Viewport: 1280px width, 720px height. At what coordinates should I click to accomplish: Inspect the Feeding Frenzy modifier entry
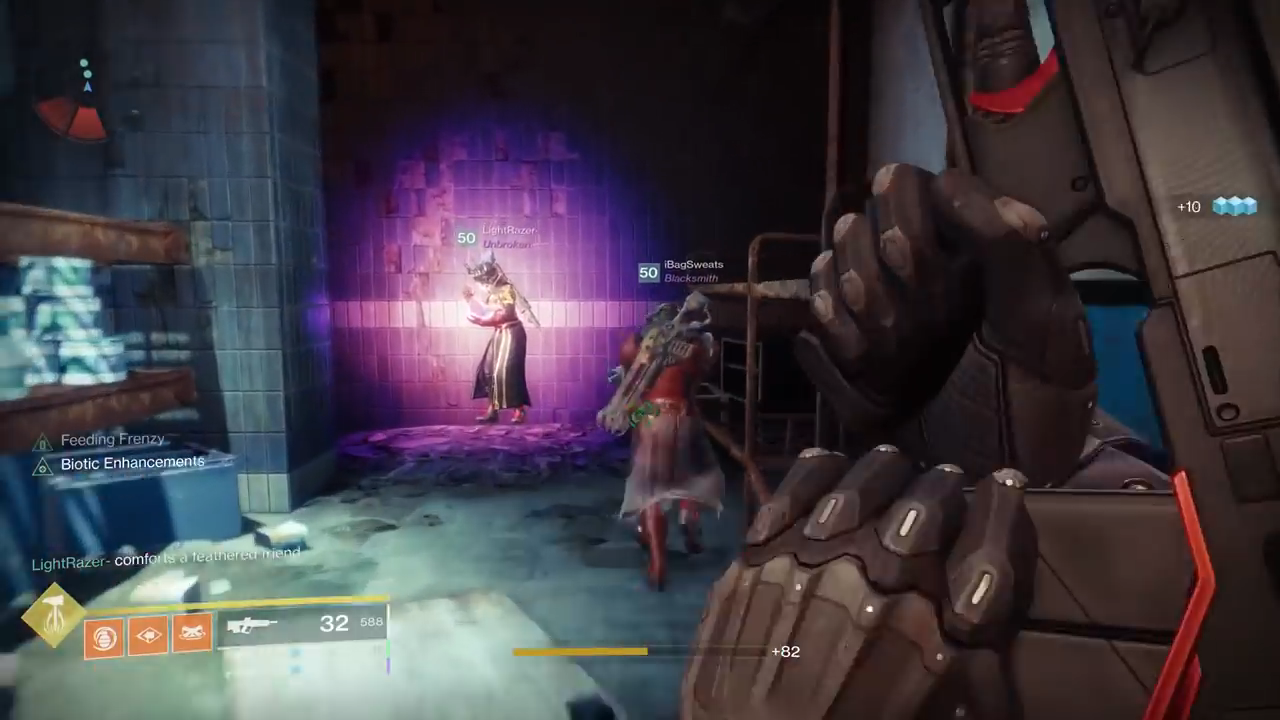click(x=112, y=440)
